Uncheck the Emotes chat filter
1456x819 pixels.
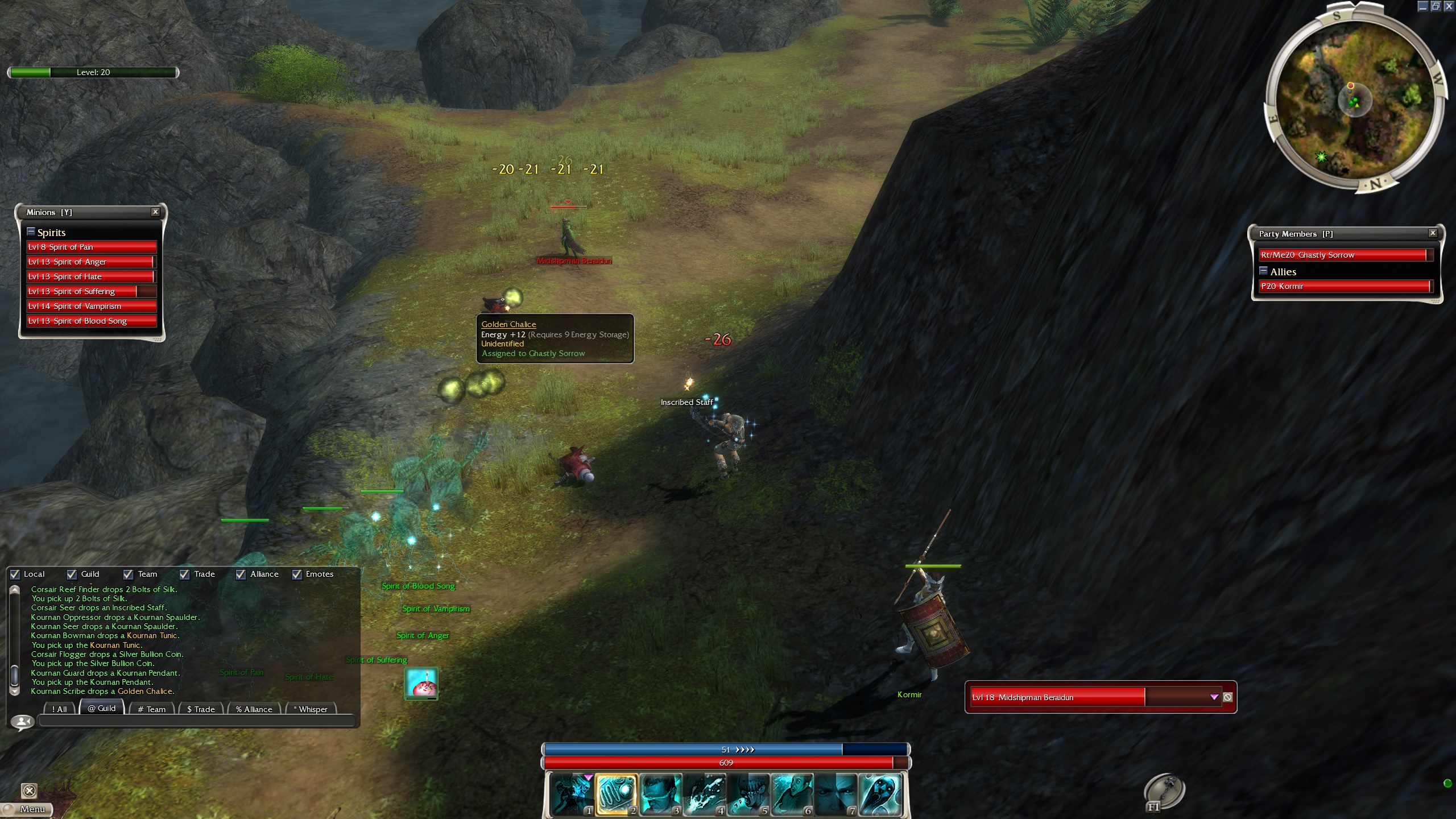tap(297, 574)
